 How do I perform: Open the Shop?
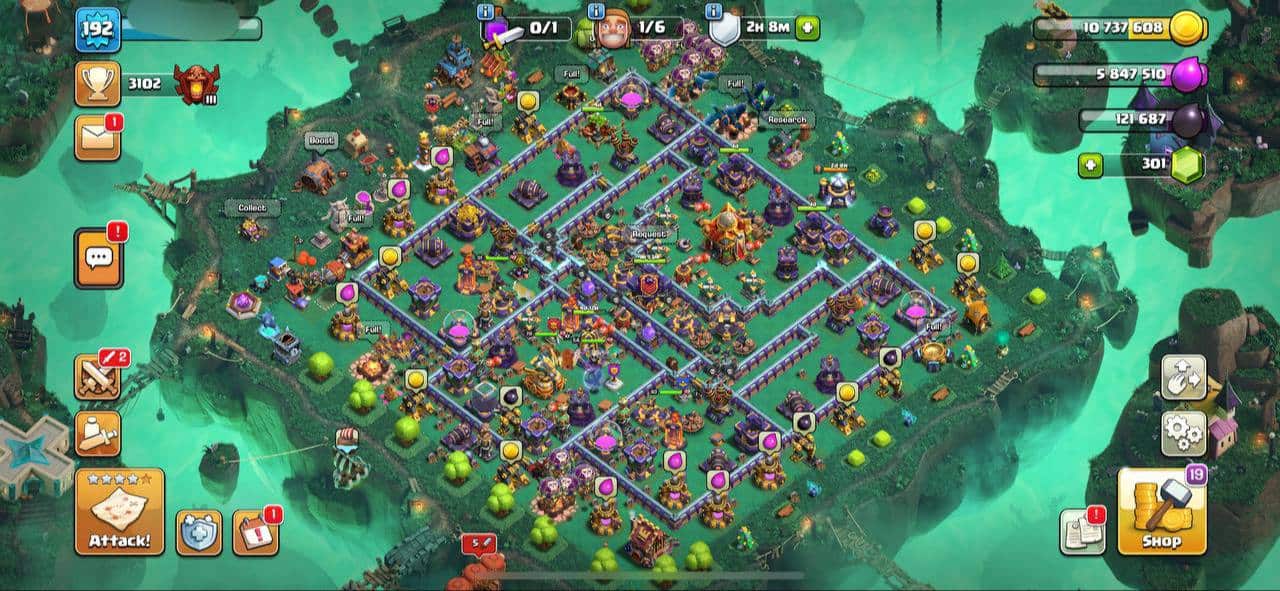tap(1161, 511)
